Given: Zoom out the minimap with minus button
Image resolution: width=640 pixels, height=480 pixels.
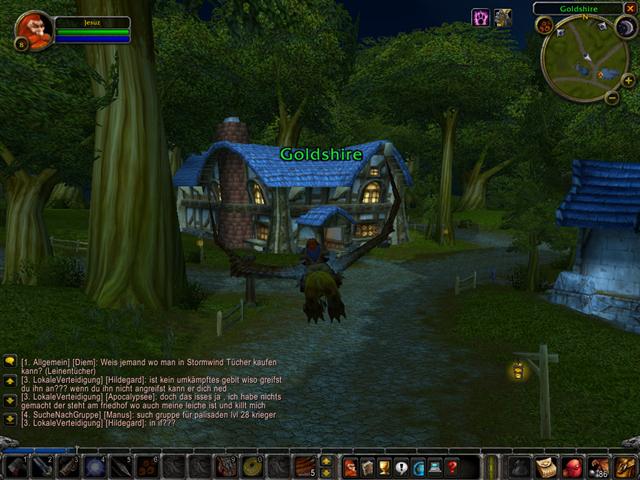Looking at the screenshot, I should 612,97.
